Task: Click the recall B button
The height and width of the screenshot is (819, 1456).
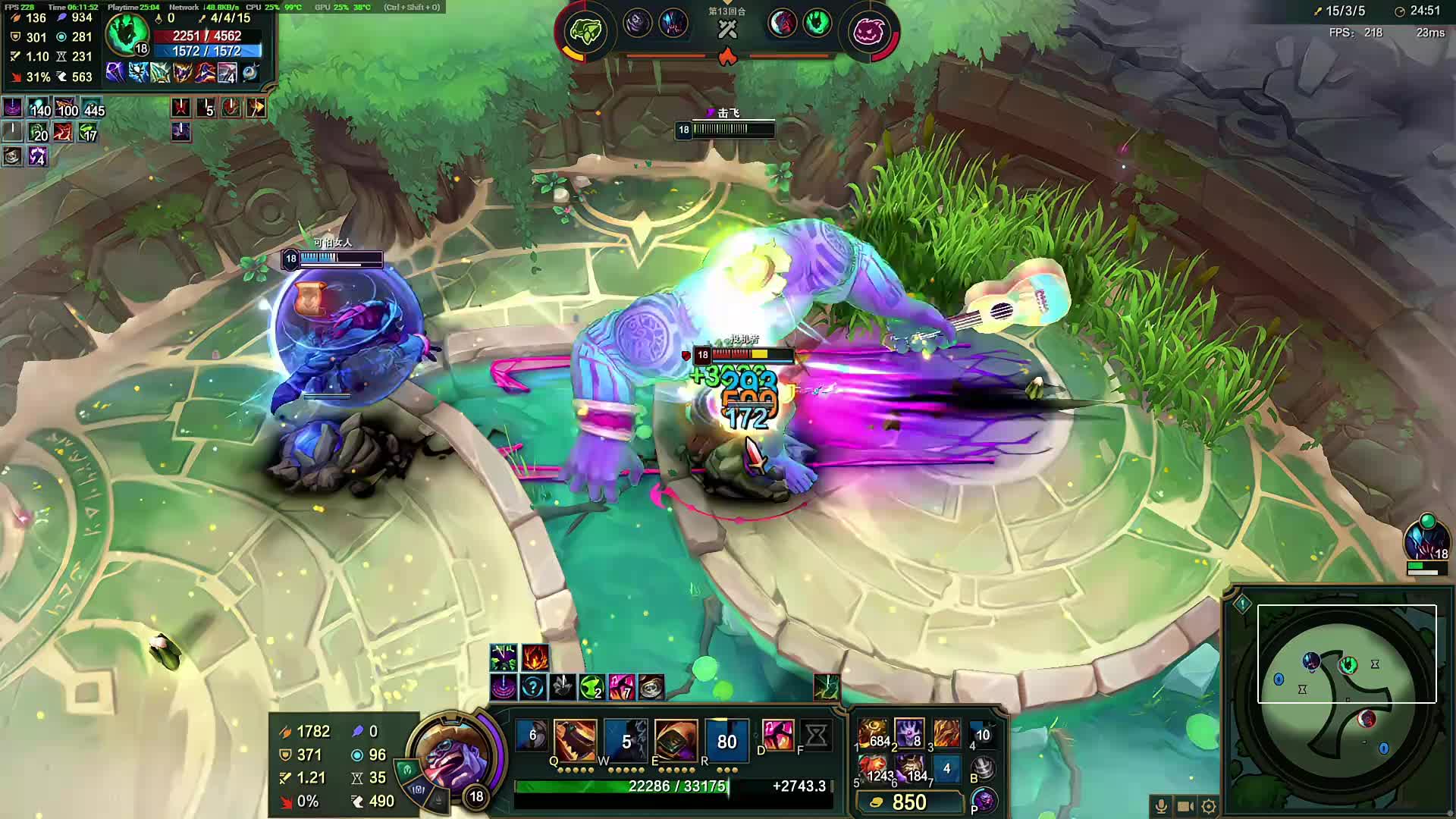Action: 984,769
